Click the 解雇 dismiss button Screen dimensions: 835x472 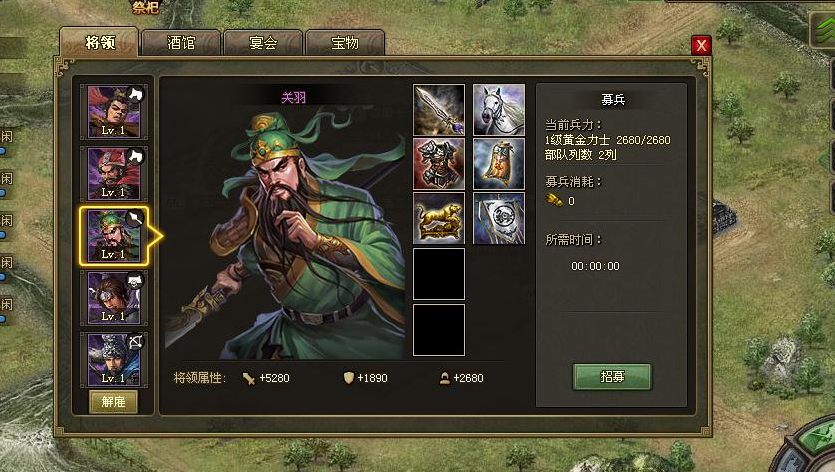click(x=113, y=402)
